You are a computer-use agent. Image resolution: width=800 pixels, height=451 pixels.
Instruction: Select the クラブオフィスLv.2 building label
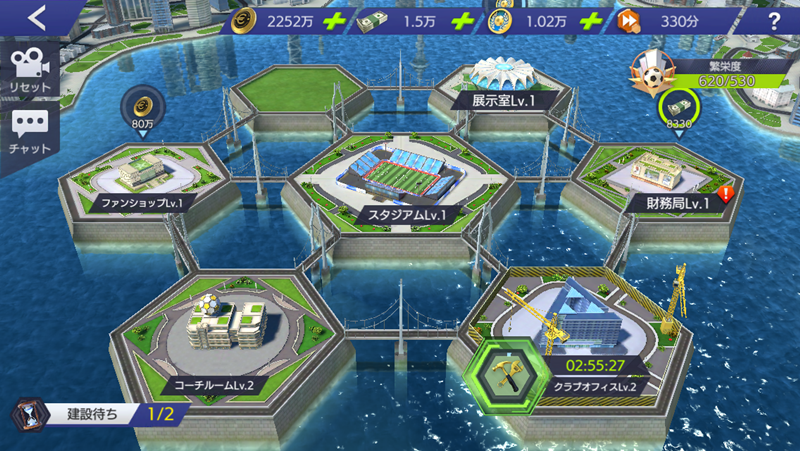tap(600, 386)
